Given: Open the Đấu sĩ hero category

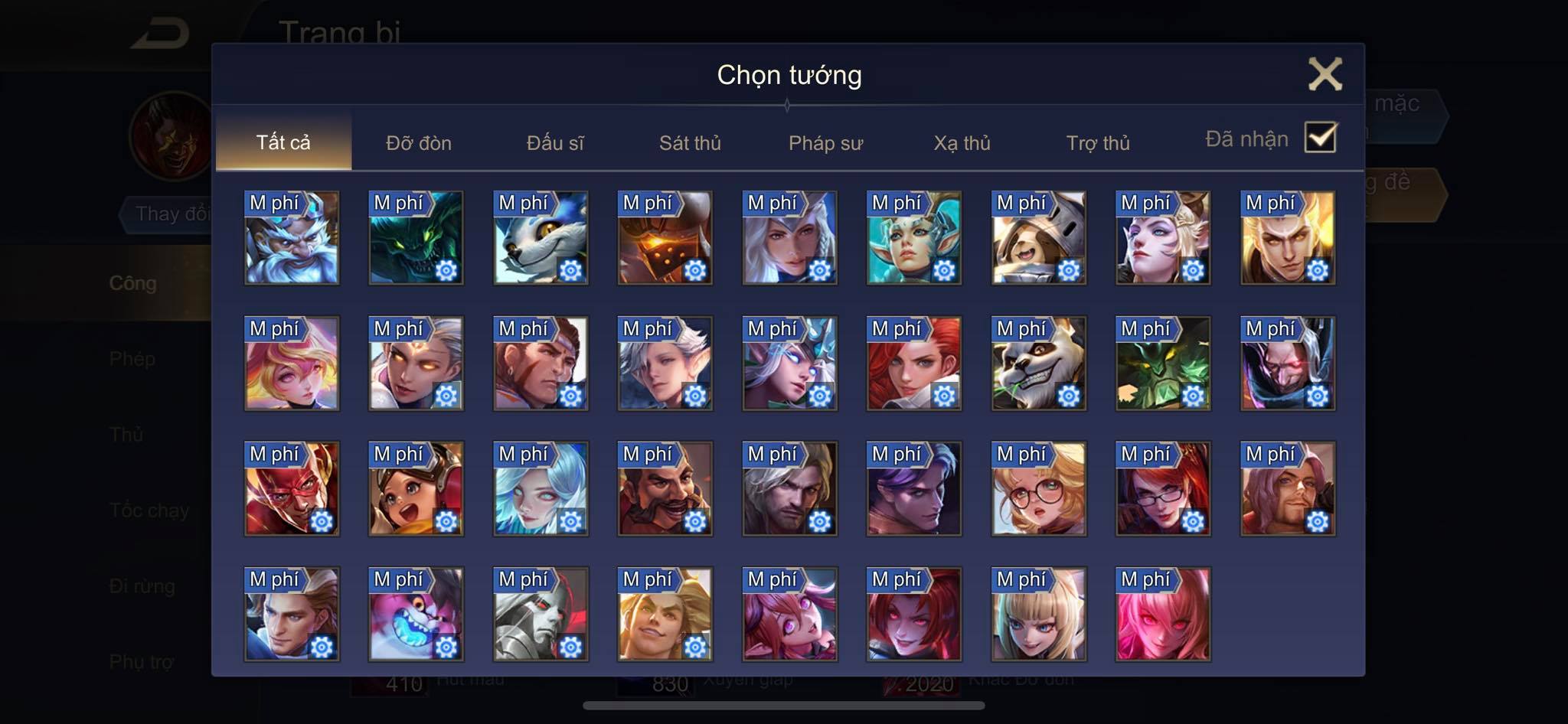Looking at the screenshot, I should coord(554,142).
